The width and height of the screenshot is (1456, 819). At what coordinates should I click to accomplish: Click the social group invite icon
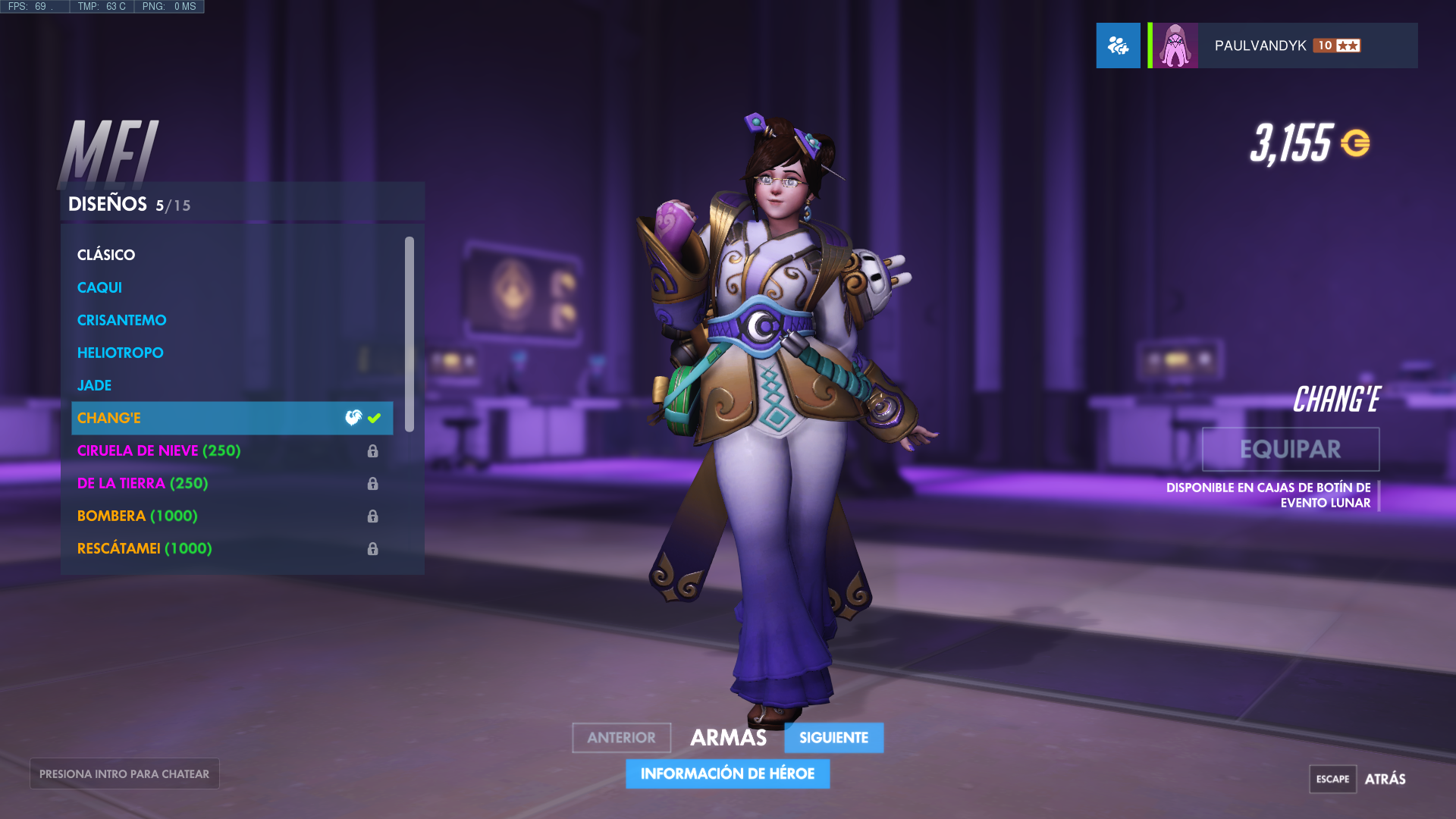click(x=1118, y=45)
